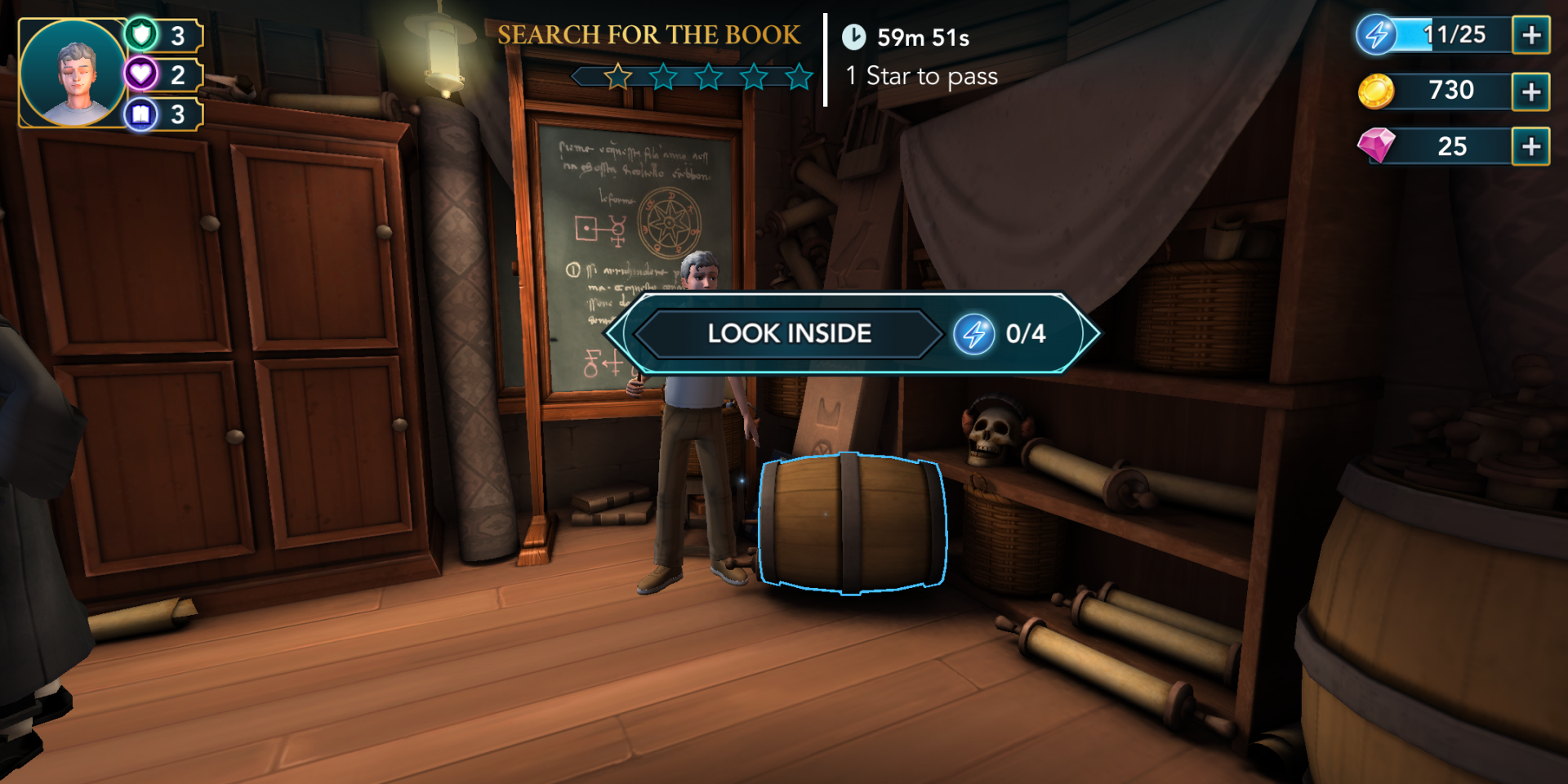Buy more gold coins via plus button
The height and width of the screenshot is (784, 1568).
(1530, 91)
